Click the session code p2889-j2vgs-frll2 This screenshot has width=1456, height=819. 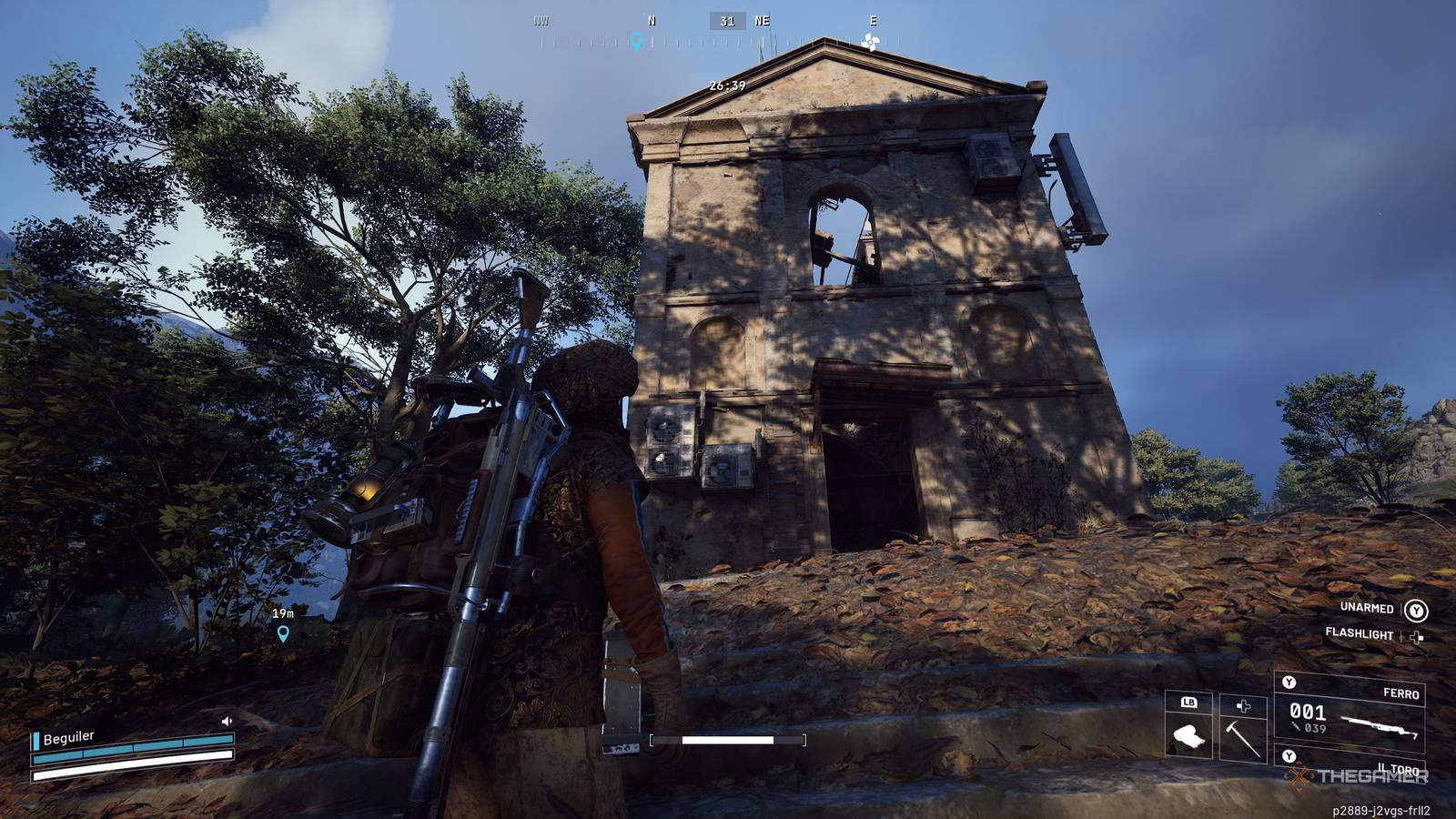1380,808
